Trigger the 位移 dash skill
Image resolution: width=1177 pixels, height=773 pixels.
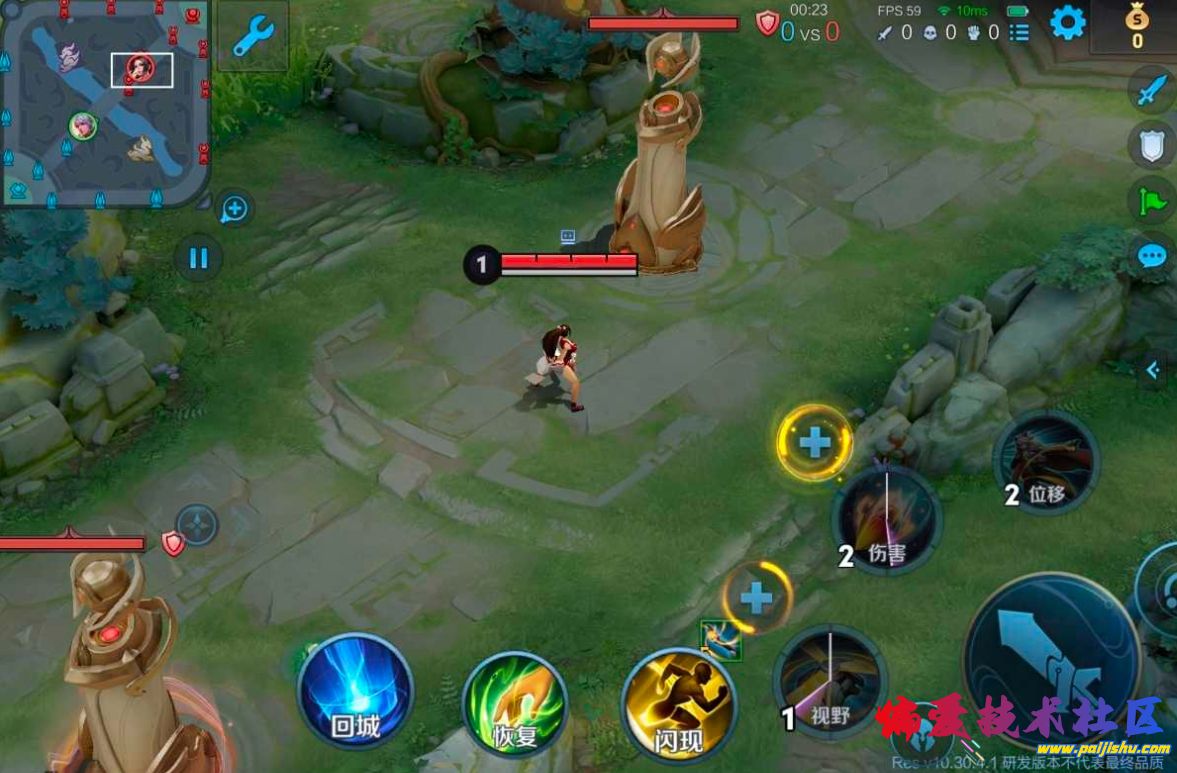coord(1046,463)
